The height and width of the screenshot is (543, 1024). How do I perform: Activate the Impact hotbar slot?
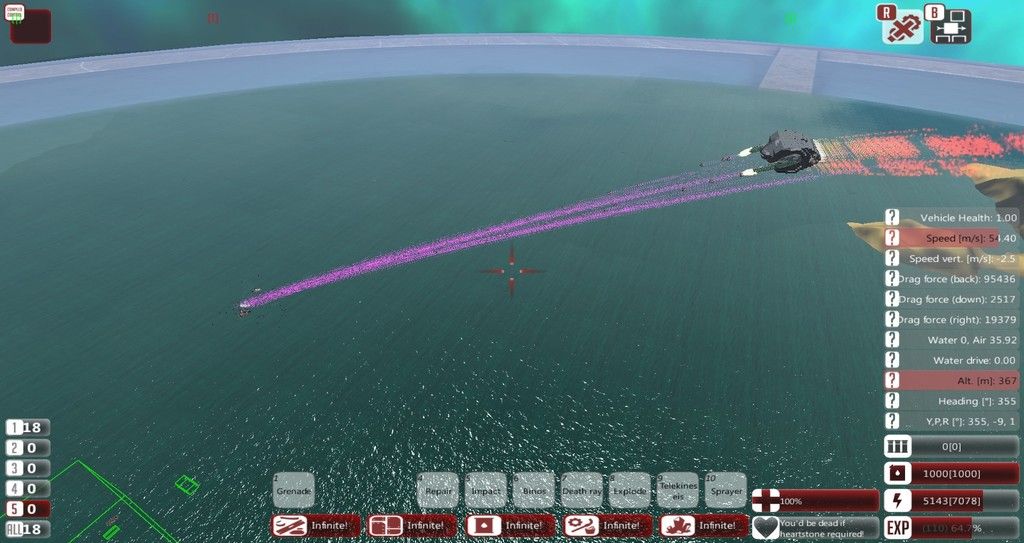click(x=485, y=490)
